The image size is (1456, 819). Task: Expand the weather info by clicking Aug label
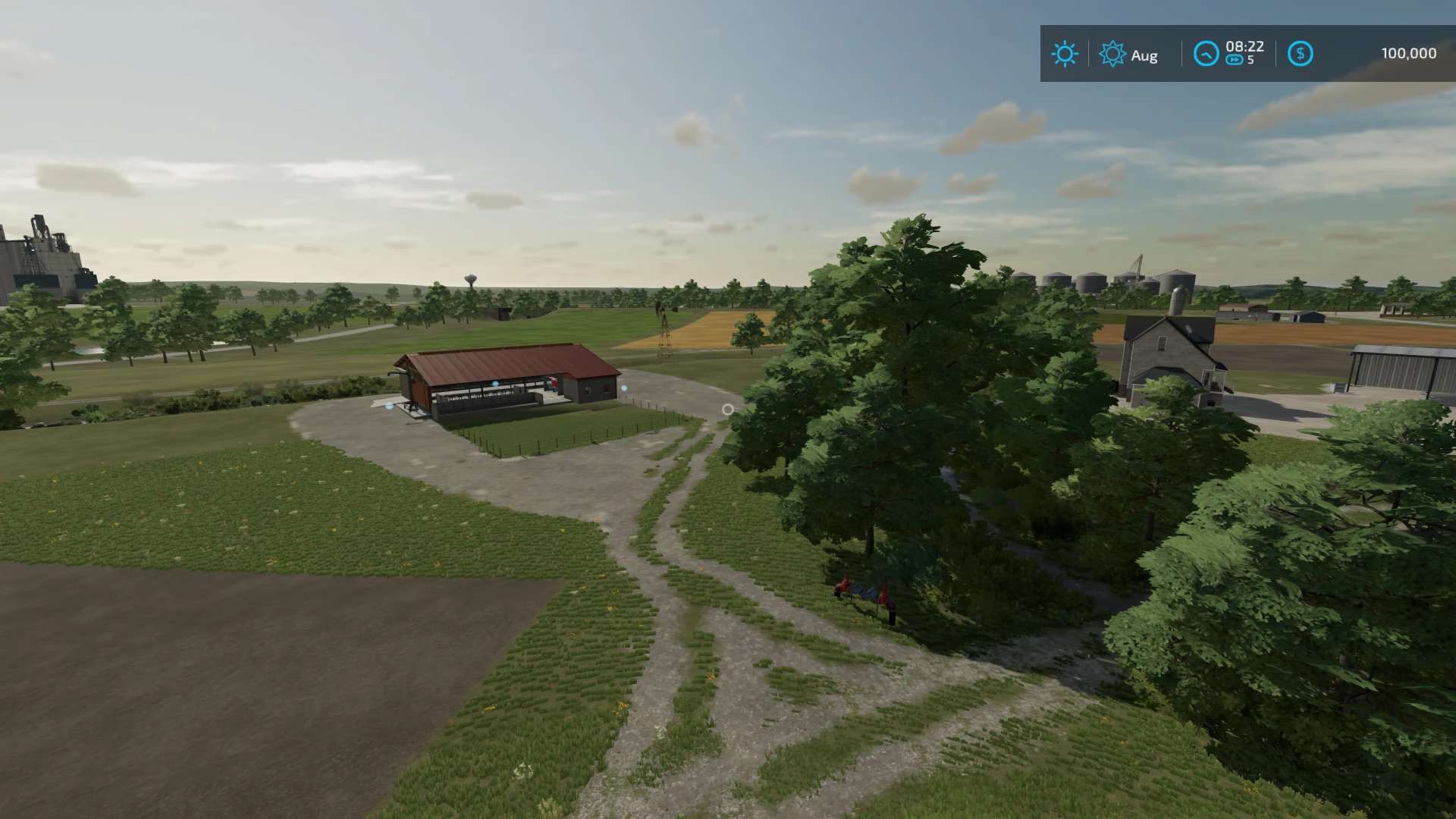point(1143,55)
